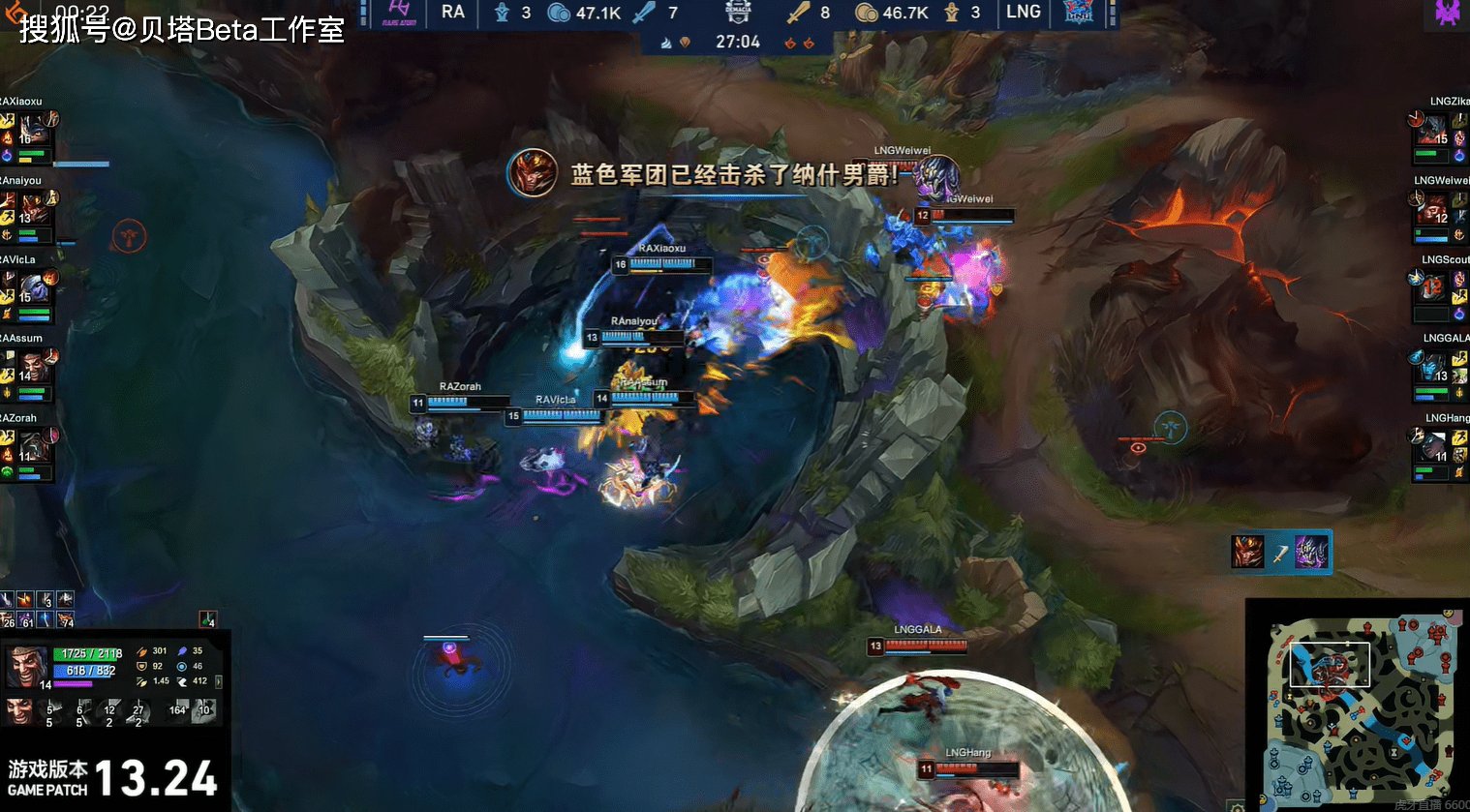Choose RAZorah's champion portrait
1470x812 pixels.
34,447
